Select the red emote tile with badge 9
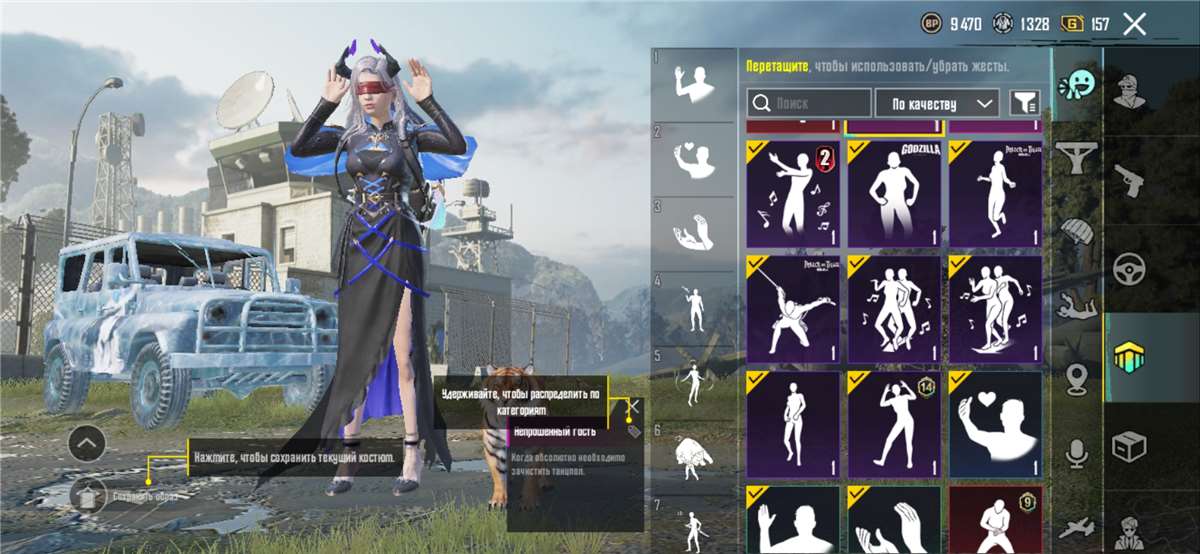 pos(994,519)
